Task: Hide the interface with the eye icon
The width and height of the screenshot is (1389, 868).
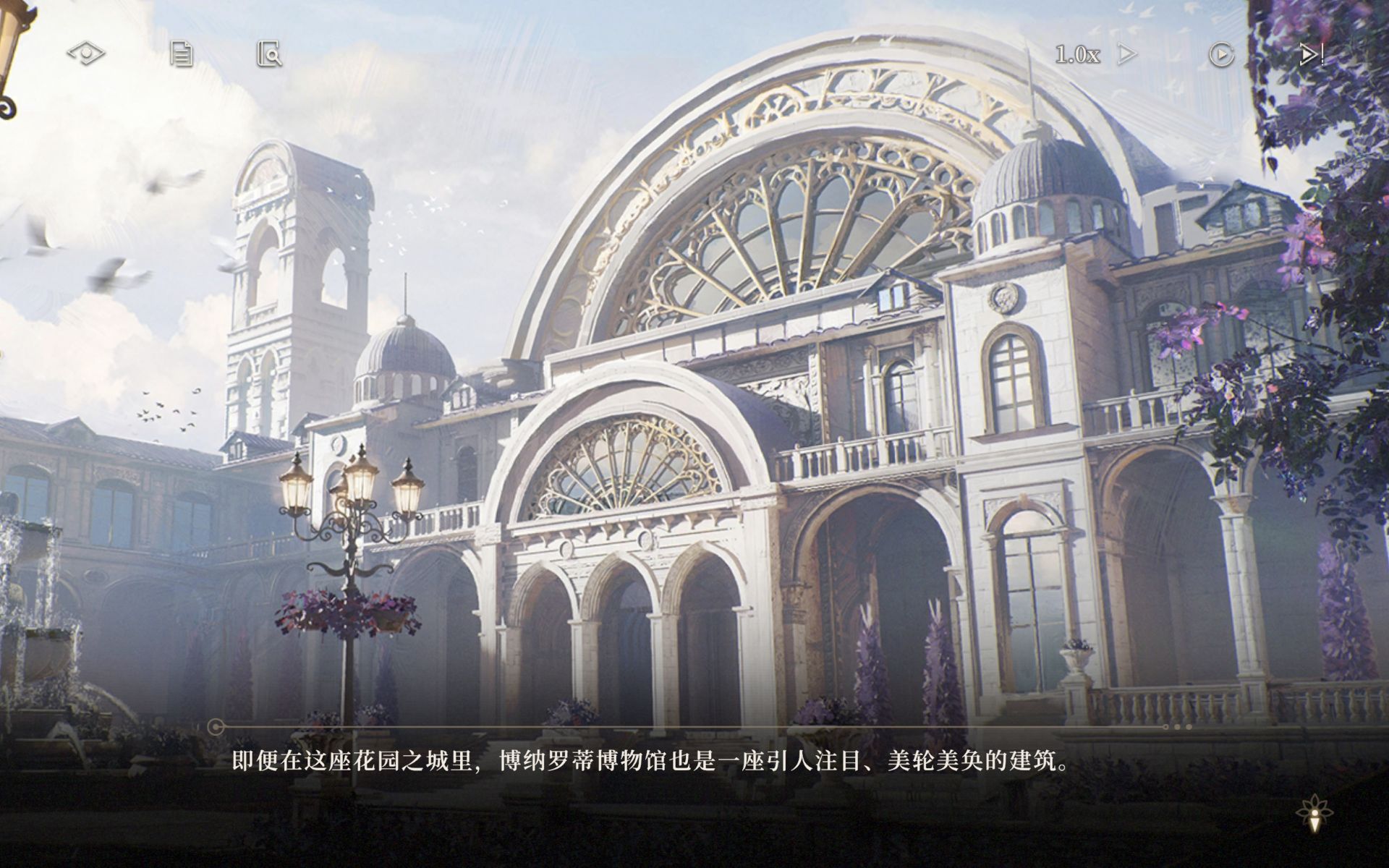Action: pyautogui.click(x=86, y=54)
